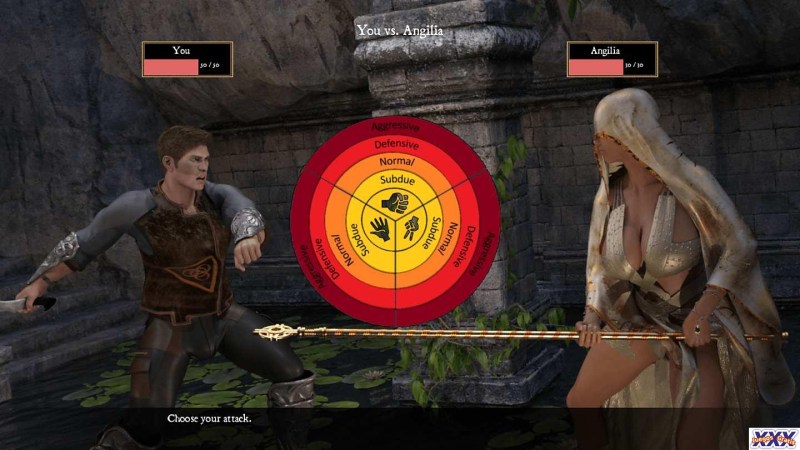The height and width of the screenshot is (450, 800).
Task: Choose Defensive in the fist sector
Action: pos(396,144)
